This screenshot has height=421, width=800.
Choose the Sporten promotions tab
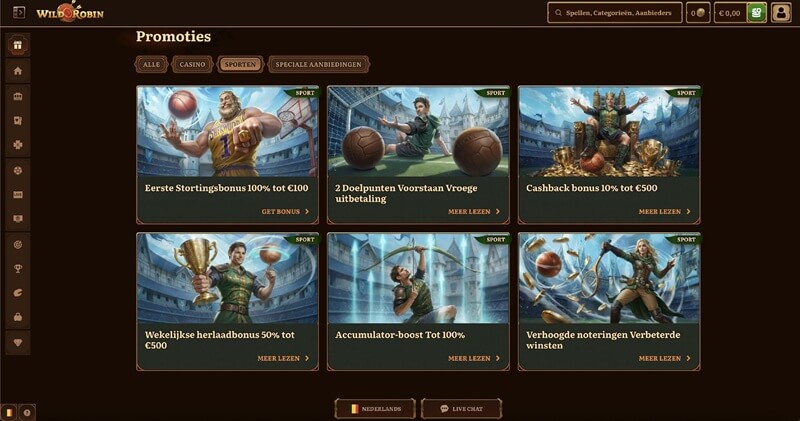pos(240,64)
